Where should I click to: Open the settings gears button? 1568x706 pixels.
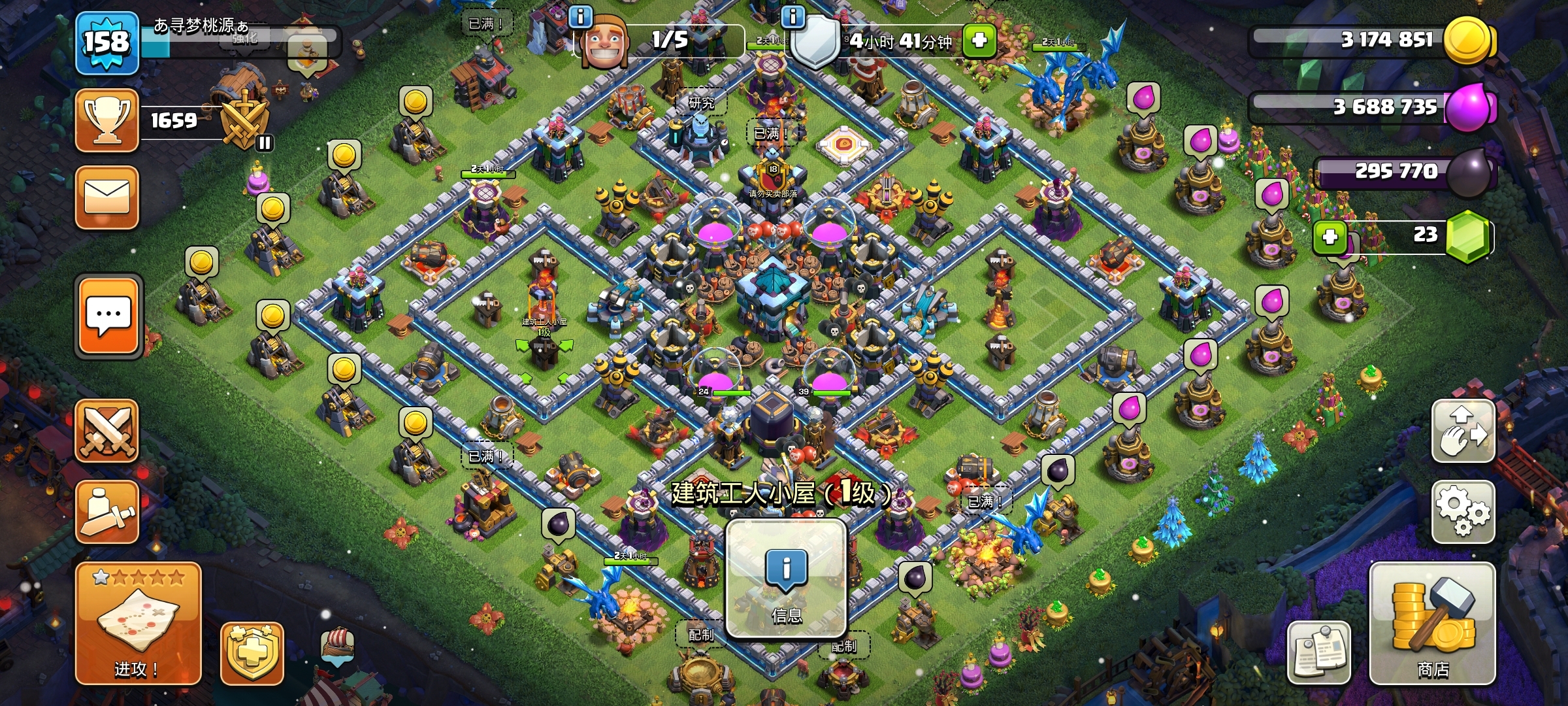1463,512
